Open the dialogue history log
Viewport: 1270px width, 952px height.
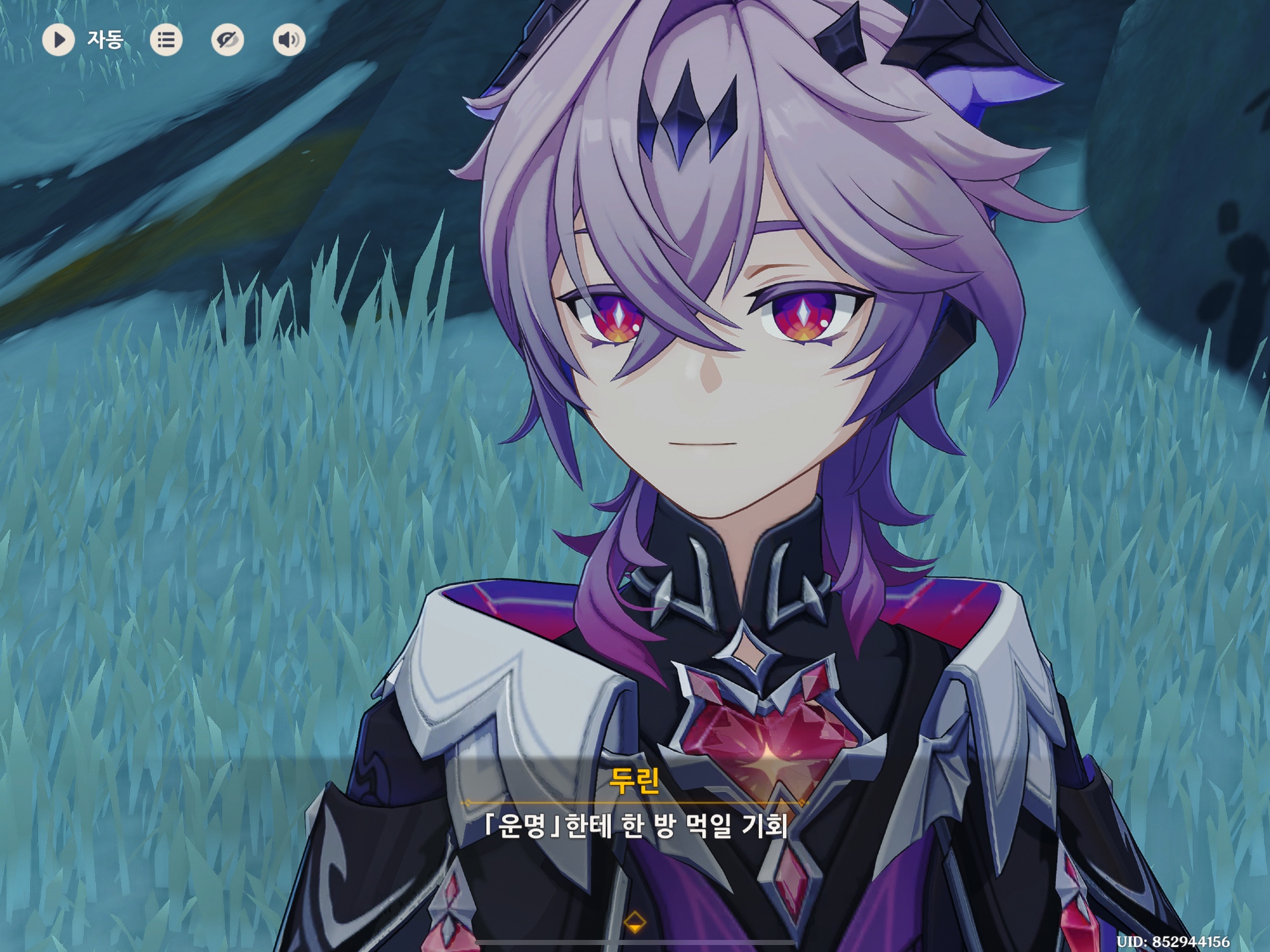166,40
